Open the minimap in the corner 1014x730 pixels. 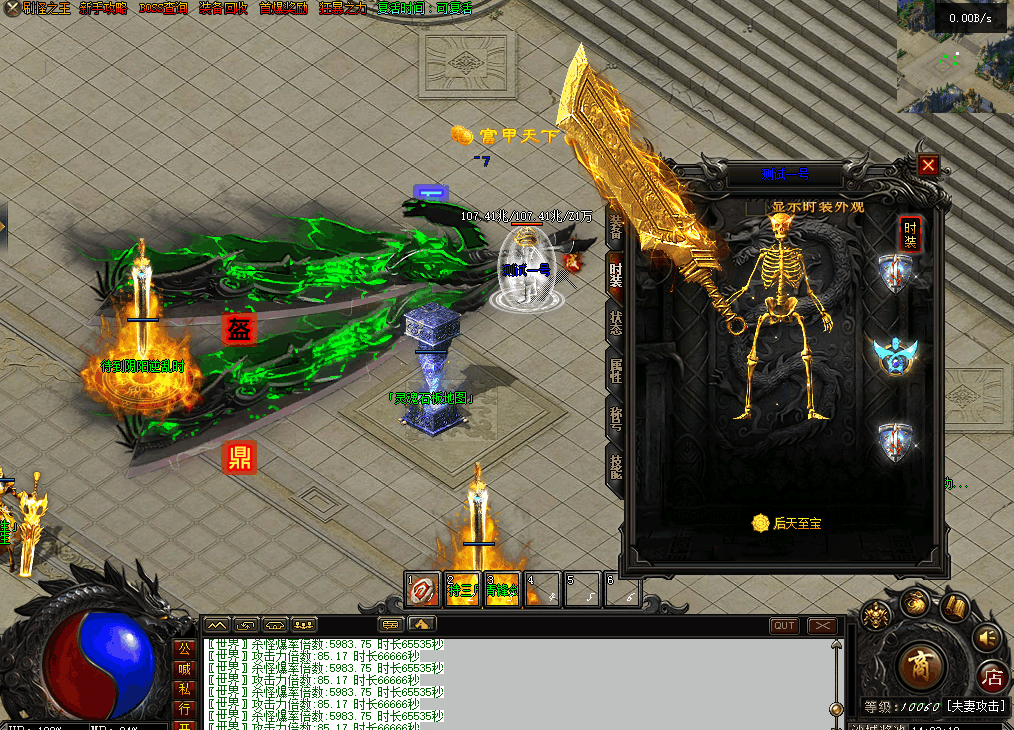(x=954, y=60)
